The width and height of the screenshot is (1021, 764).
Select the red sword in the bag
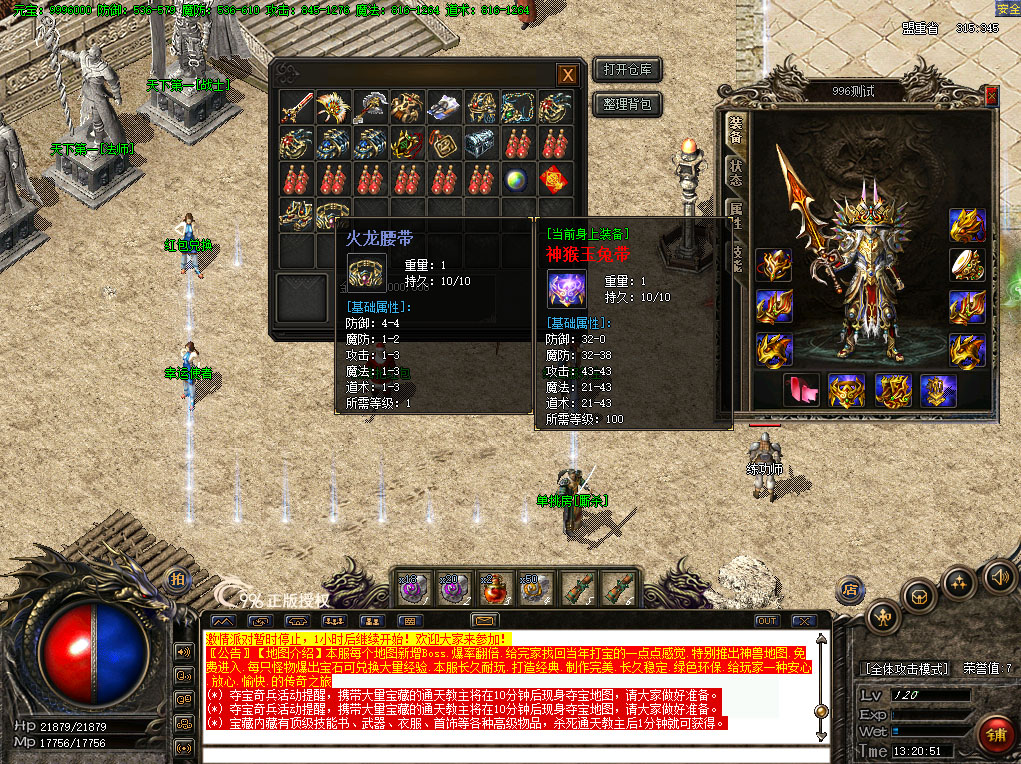click(x=297, y=107)
